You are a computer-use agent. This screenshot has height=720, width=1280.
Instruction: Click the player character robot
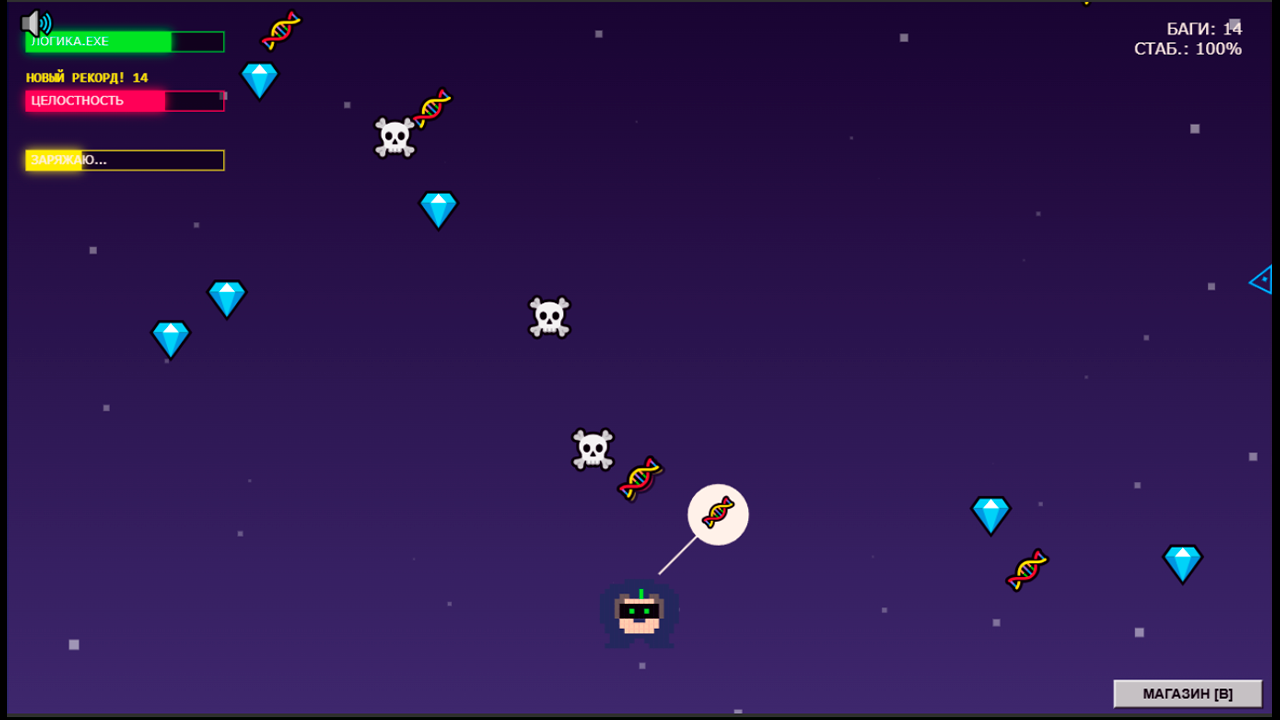click(x=640, y=615)
